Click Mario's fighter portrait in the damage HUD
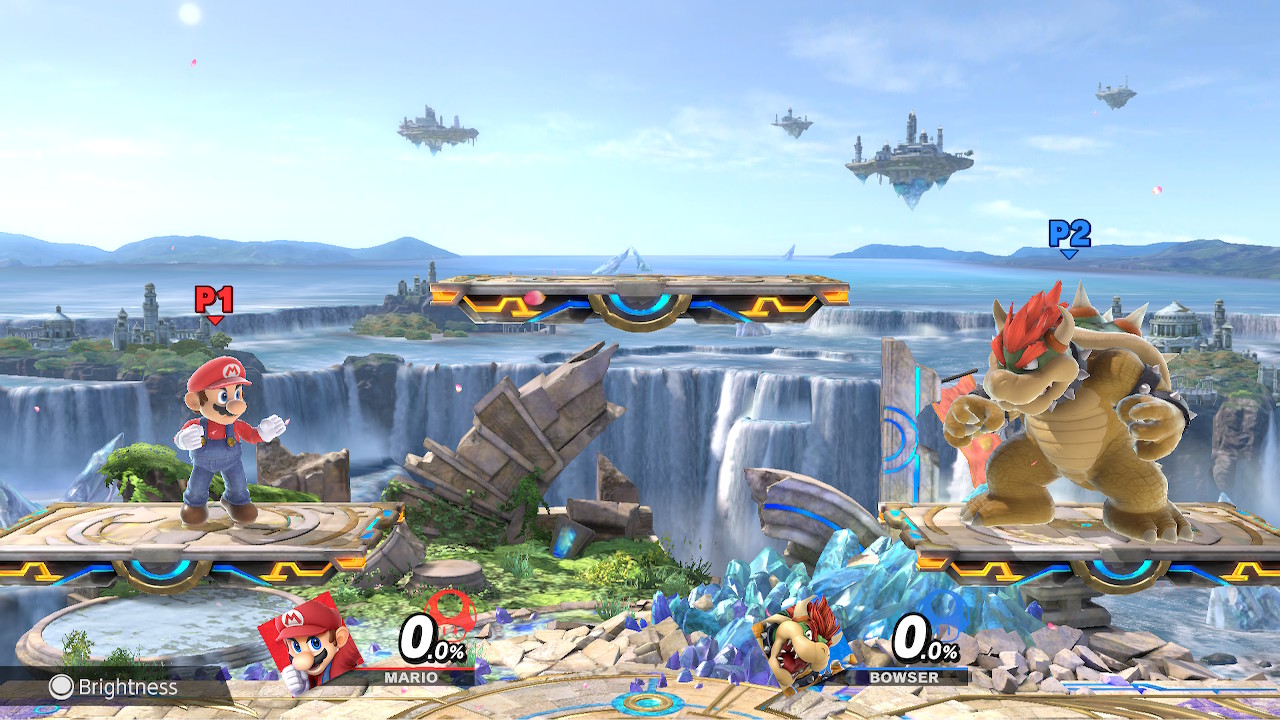 pos(309,642)
